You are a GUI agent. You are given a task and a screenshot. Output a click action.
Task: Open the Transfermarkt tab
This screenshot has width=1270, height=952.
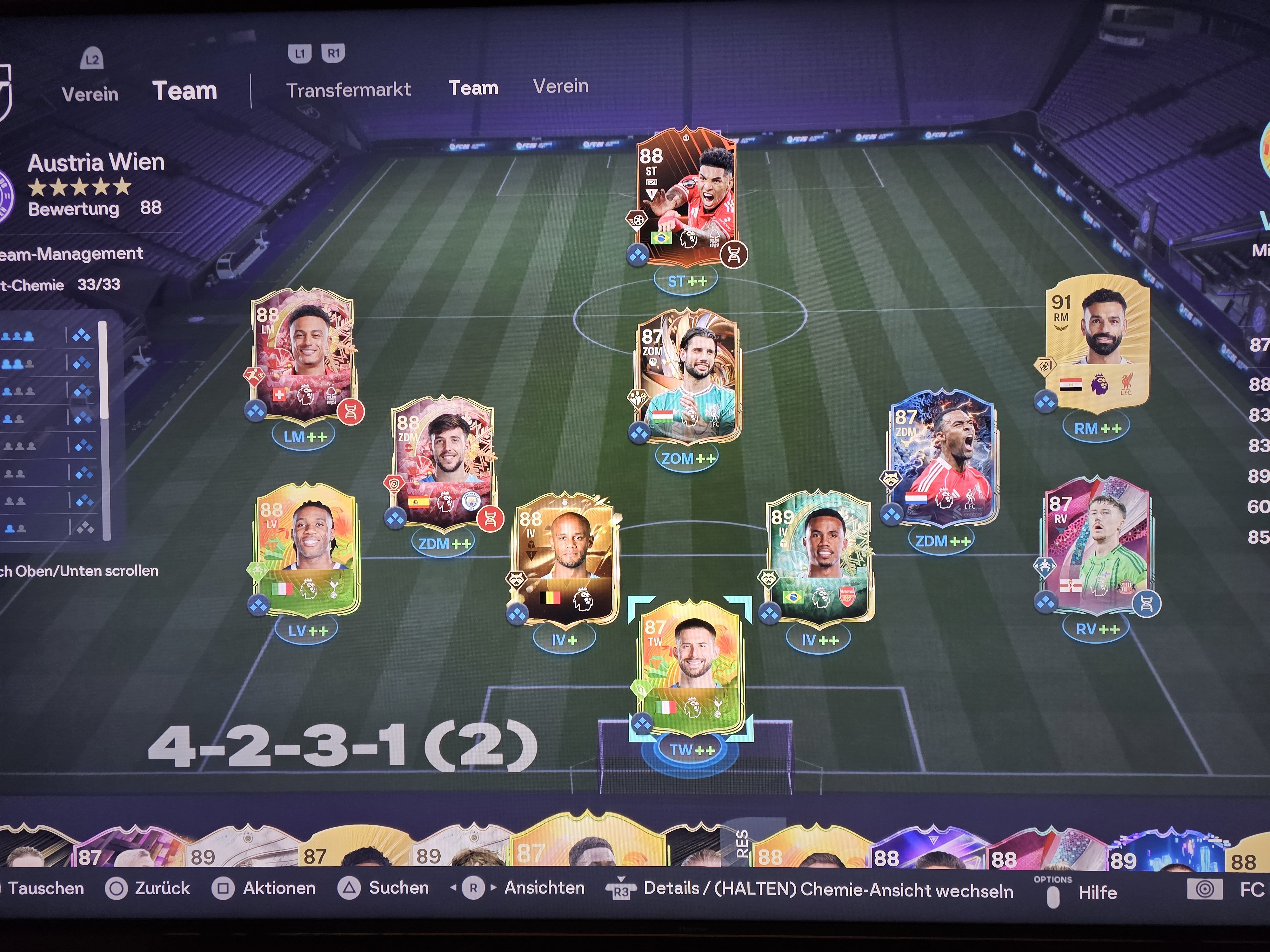(x=348, y=90)
